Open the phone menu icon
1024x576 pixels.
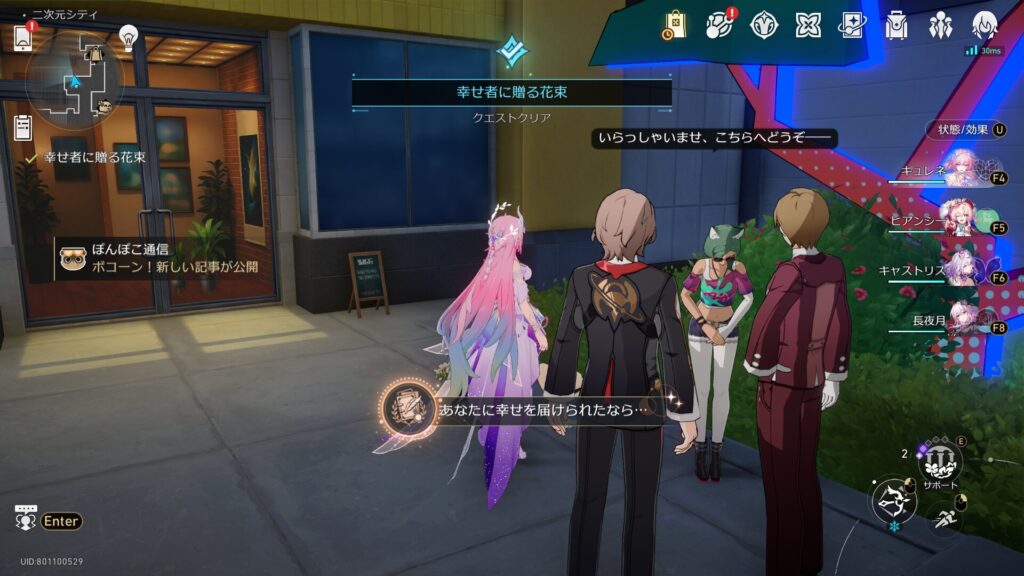(24, 38)
